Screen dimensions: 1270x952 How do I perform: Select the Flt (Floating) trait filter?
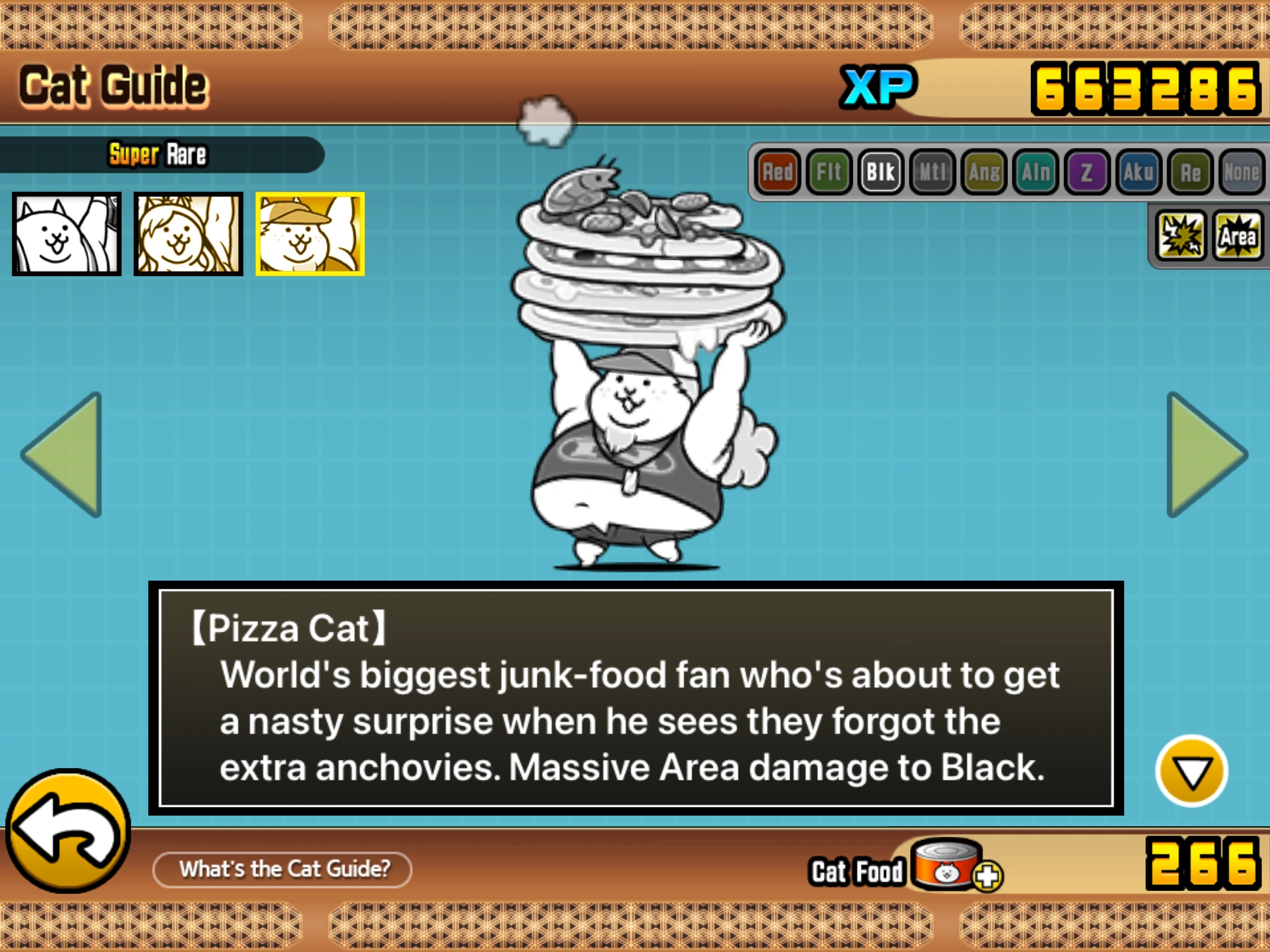point(831,172)
